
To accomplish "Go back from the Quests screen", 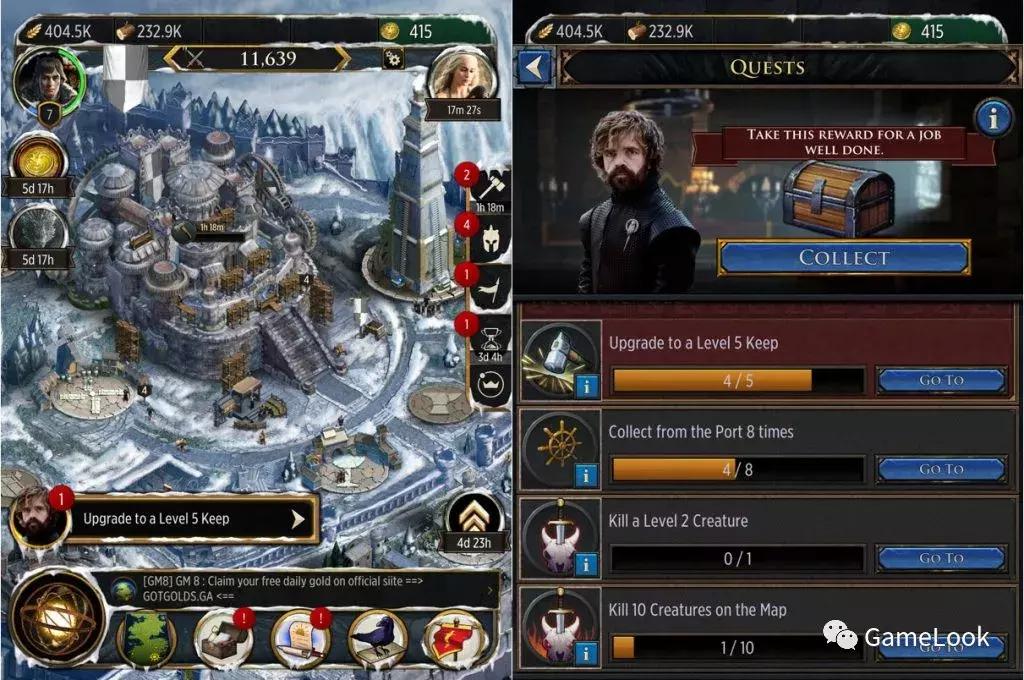I will pyautogui.click(x=535, y=67).
